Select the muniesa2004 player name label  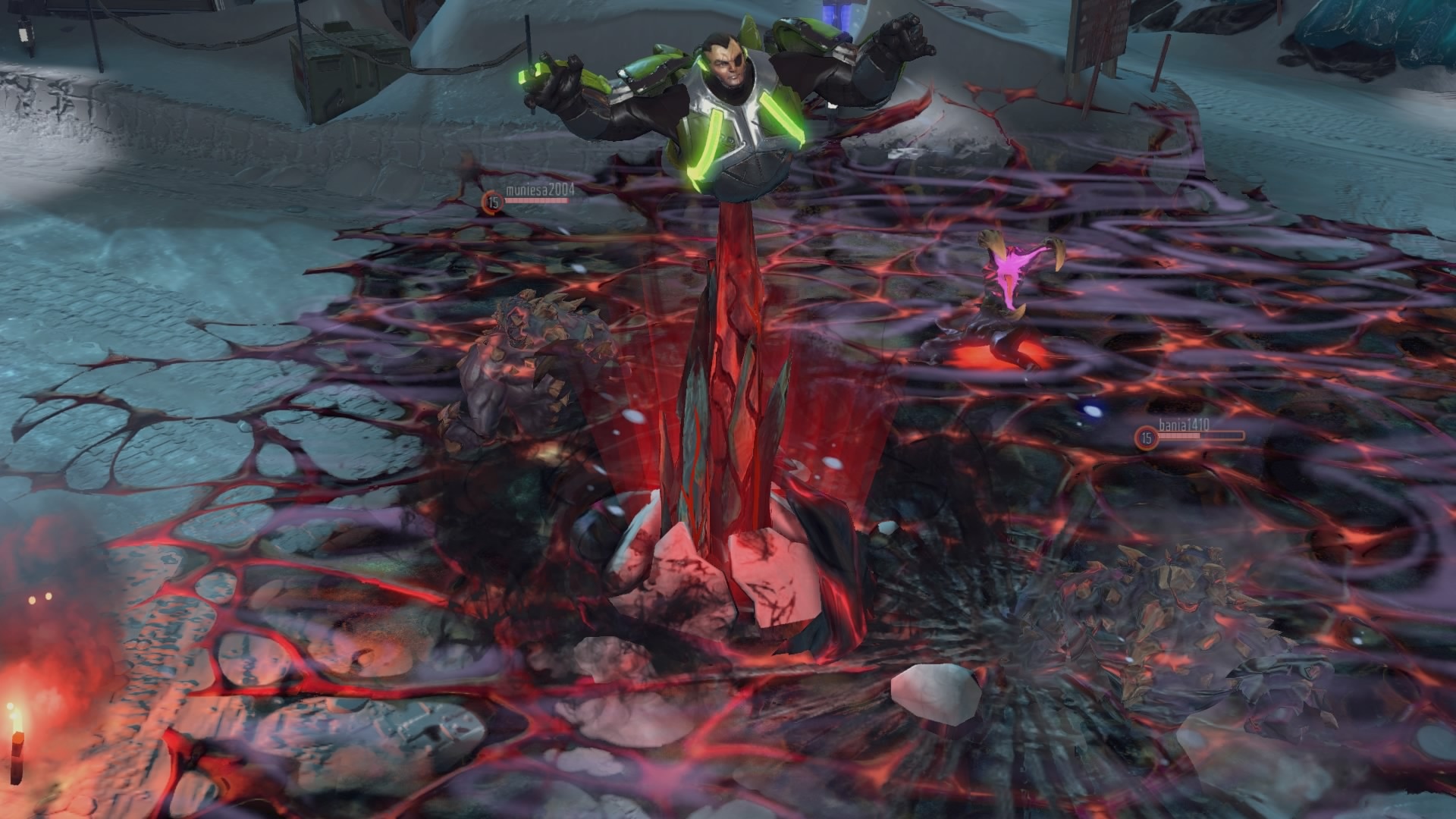point(540,189)
